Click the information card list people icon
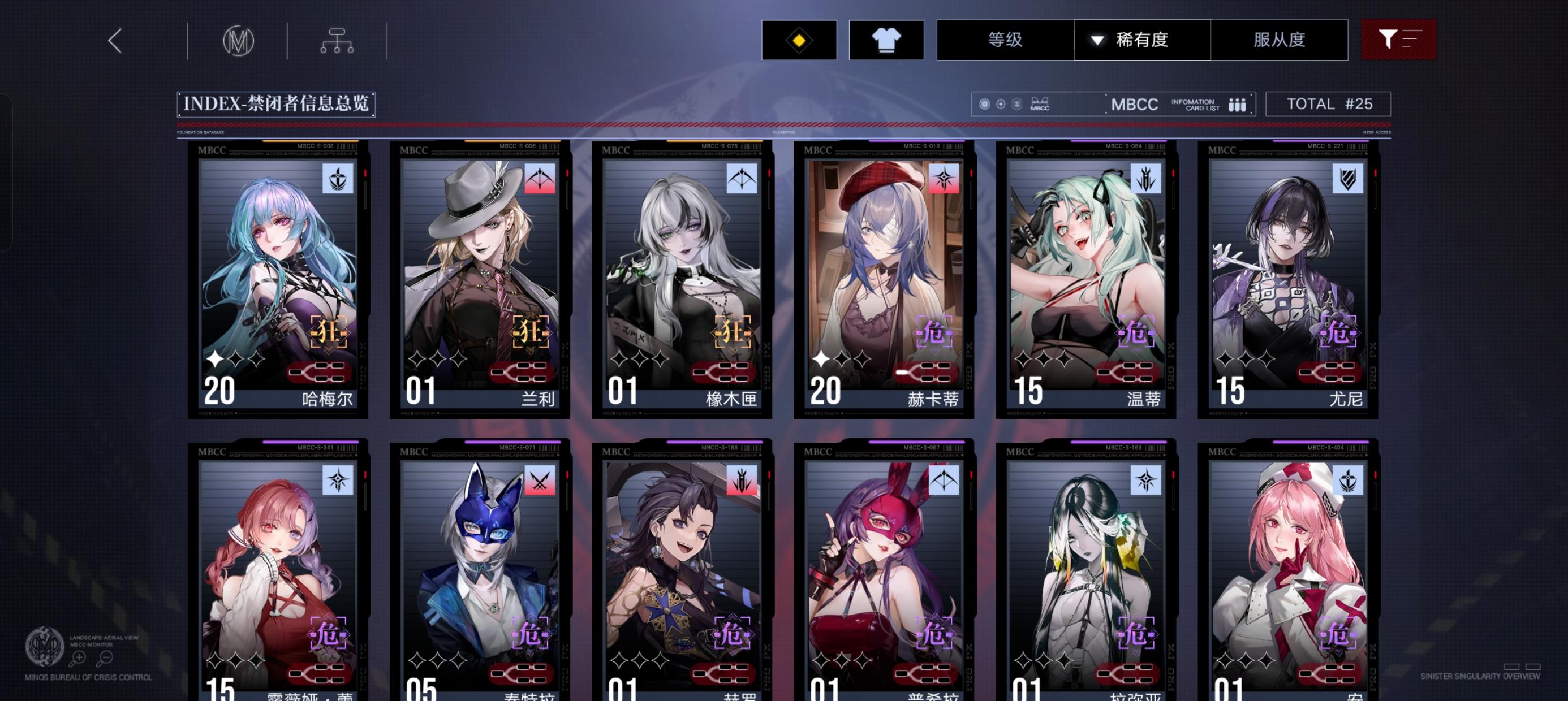 (1237, 104)
